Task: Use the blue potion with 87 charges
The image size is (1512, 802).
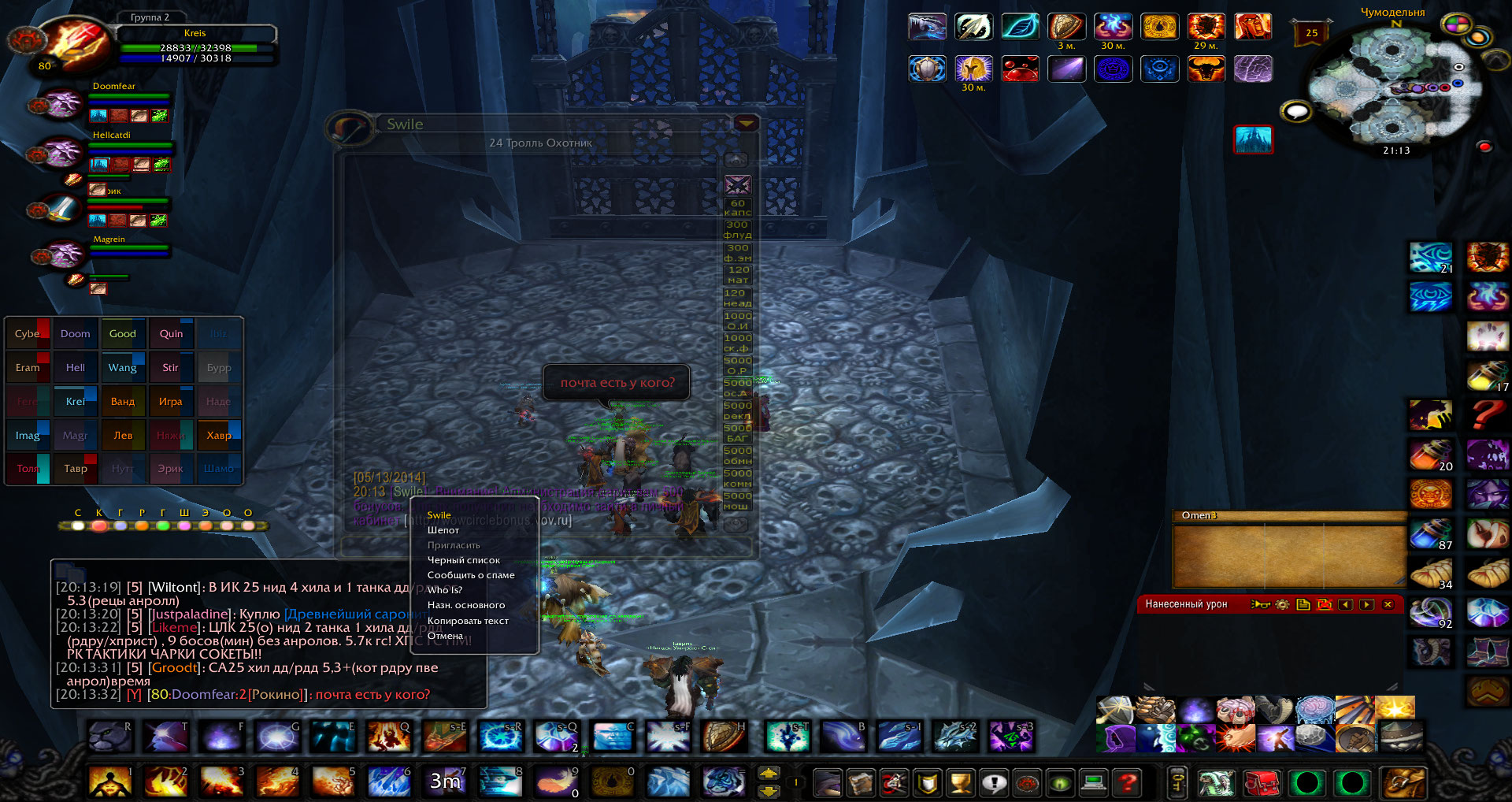Action: tap(1429, 534)
